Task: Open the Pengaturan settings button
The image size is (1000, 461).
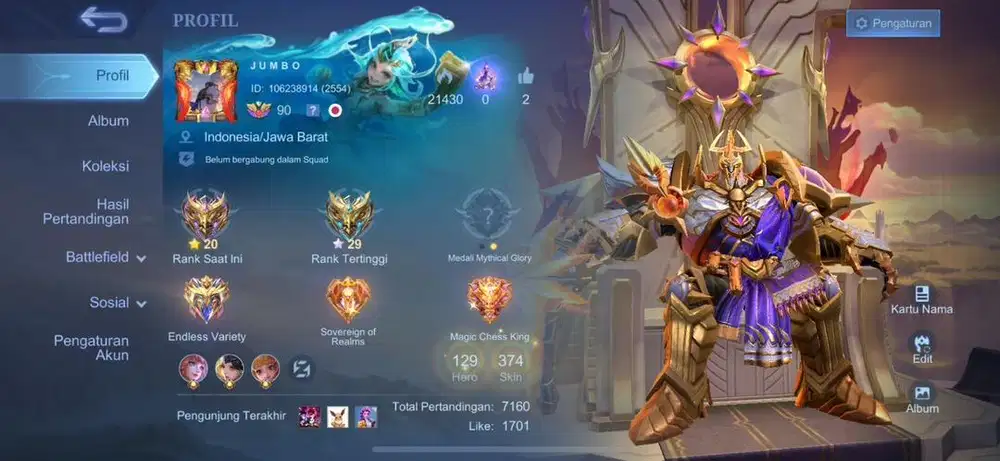Action: pyautogui.click(x=892, y=23)
